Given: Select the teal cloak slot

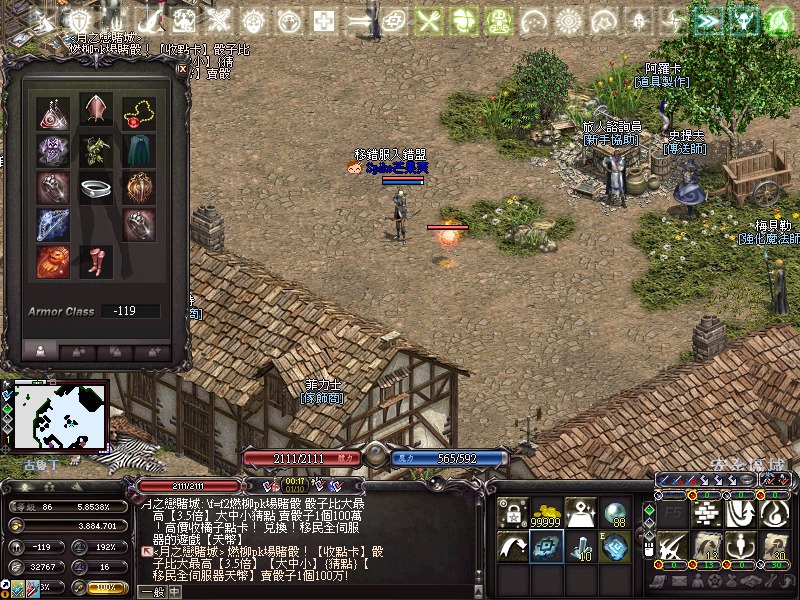Looking at the screenshot, I should click(x=138, y=150).
